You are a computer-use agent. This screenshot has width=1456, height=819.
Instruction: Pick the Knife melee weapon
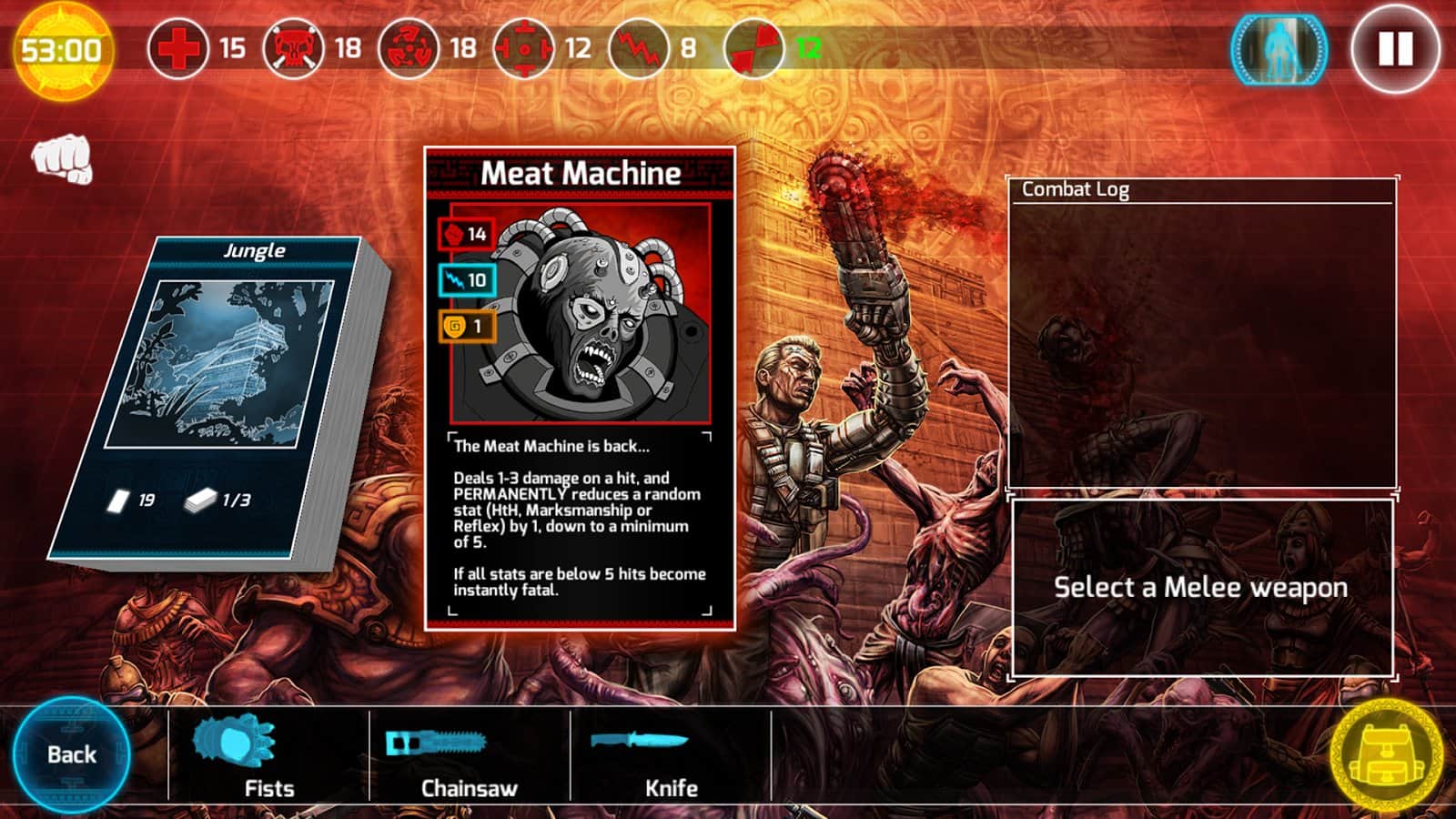[x=671, y=757]
